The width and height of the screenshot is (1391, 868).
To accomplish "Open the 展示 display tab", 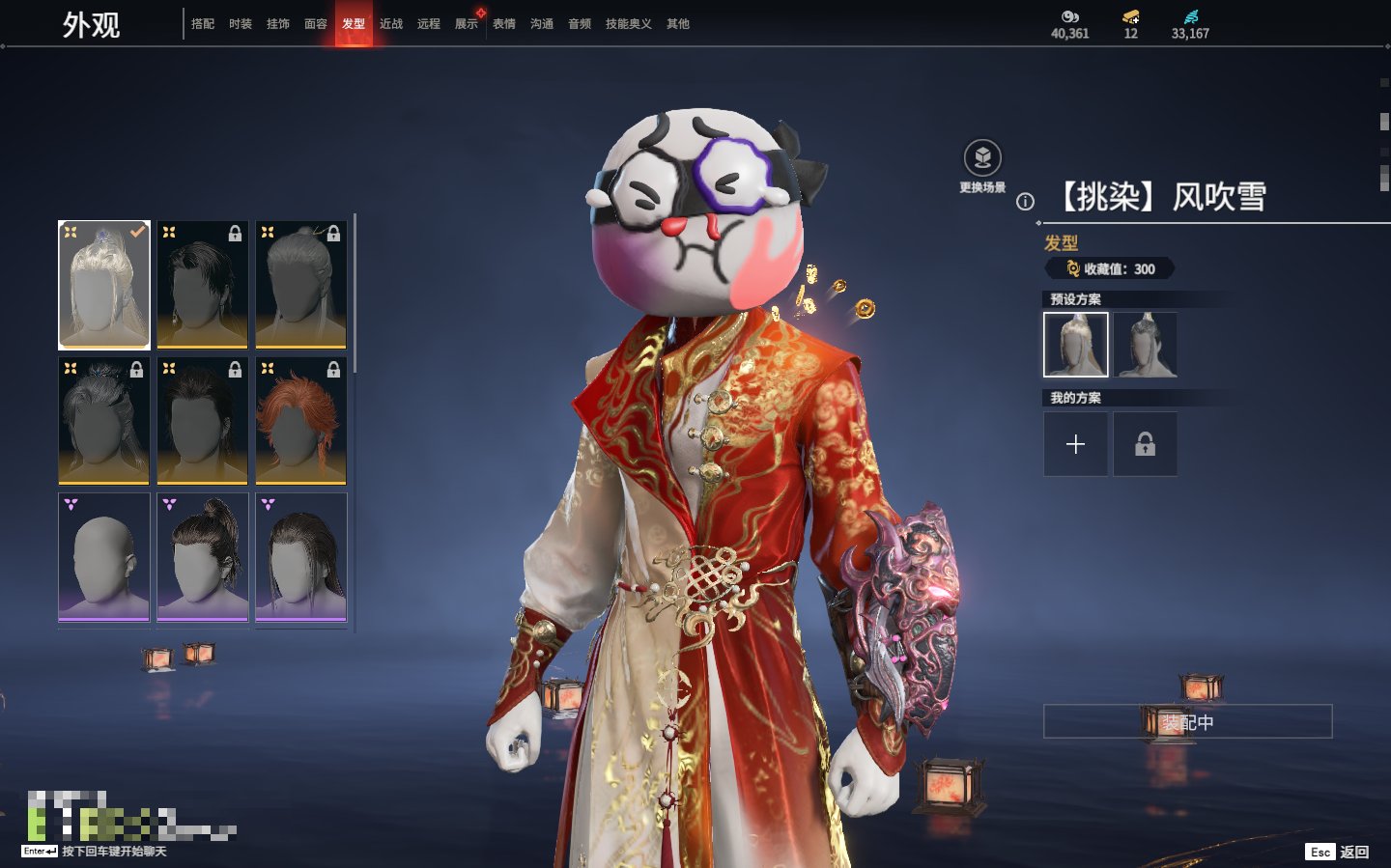I will [x=467, y=24].
